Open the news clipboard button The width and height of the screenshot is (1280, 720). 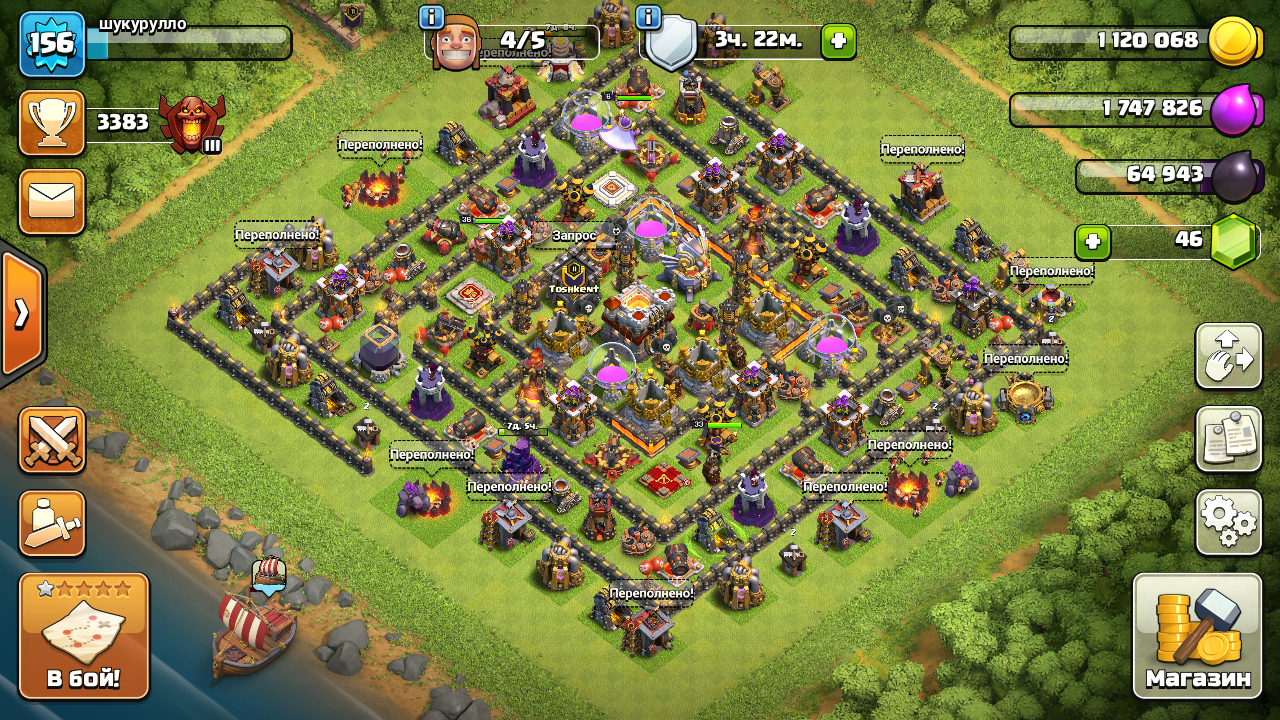1228,438
